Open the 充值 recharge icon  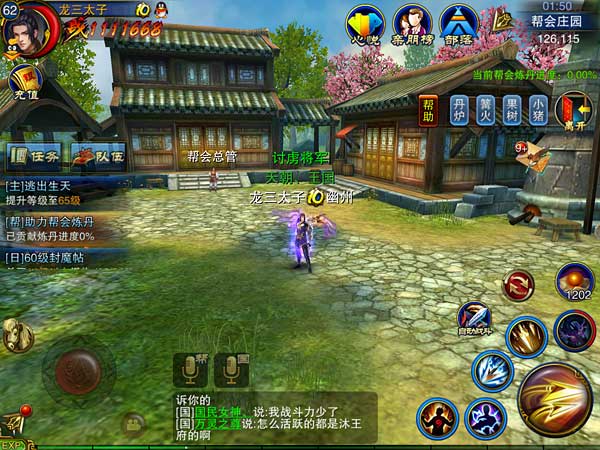[x=22, y=82]
